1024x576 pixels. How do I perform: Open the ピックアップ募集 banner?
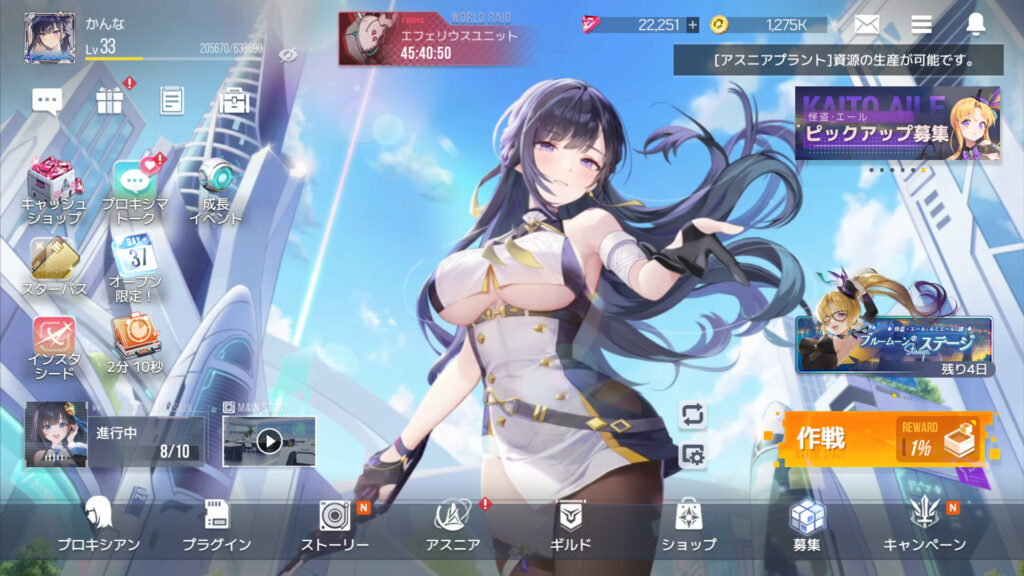pyautogui.click(x=897, y=123)
